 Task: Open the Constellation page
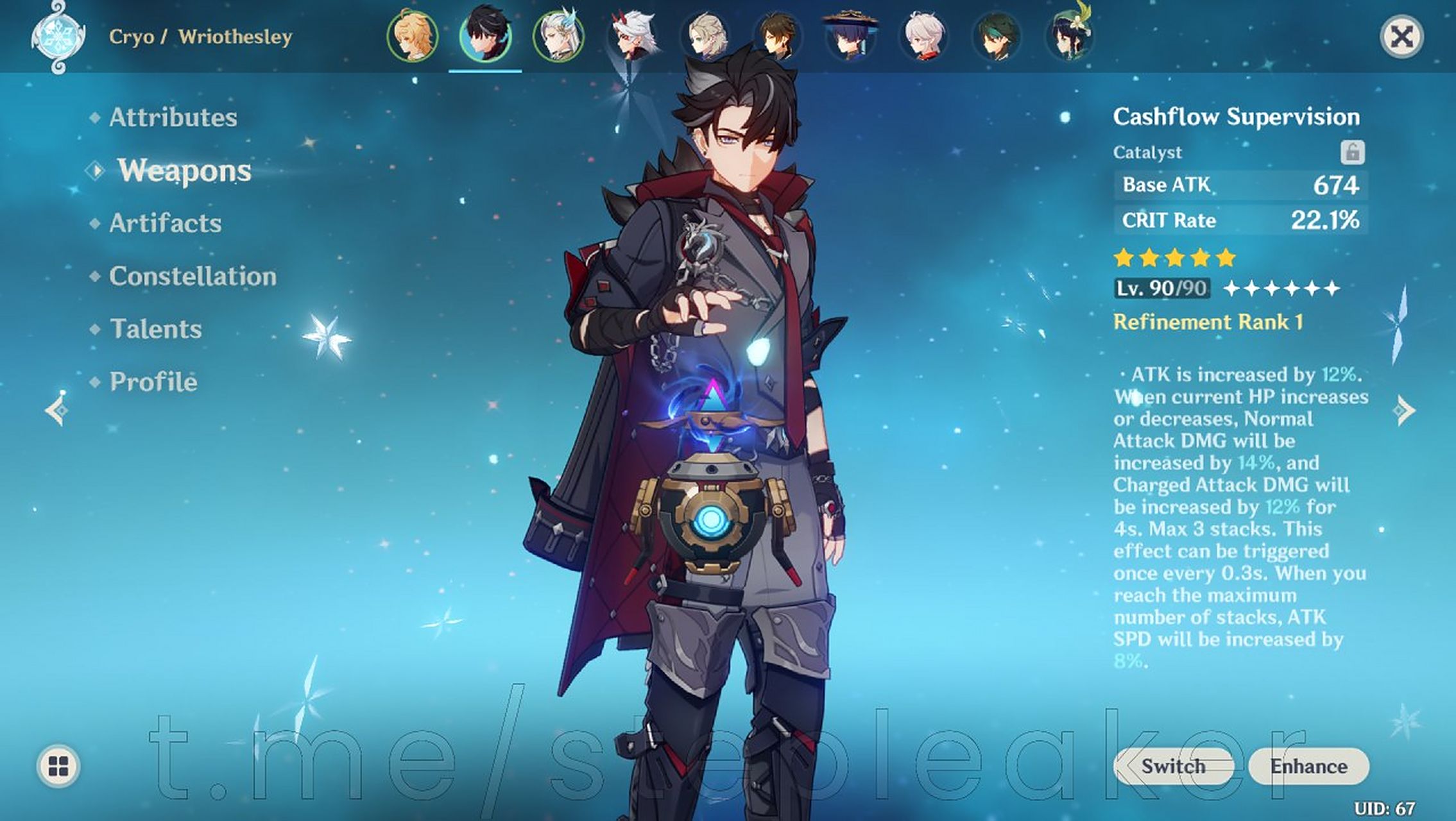[193, 276]
